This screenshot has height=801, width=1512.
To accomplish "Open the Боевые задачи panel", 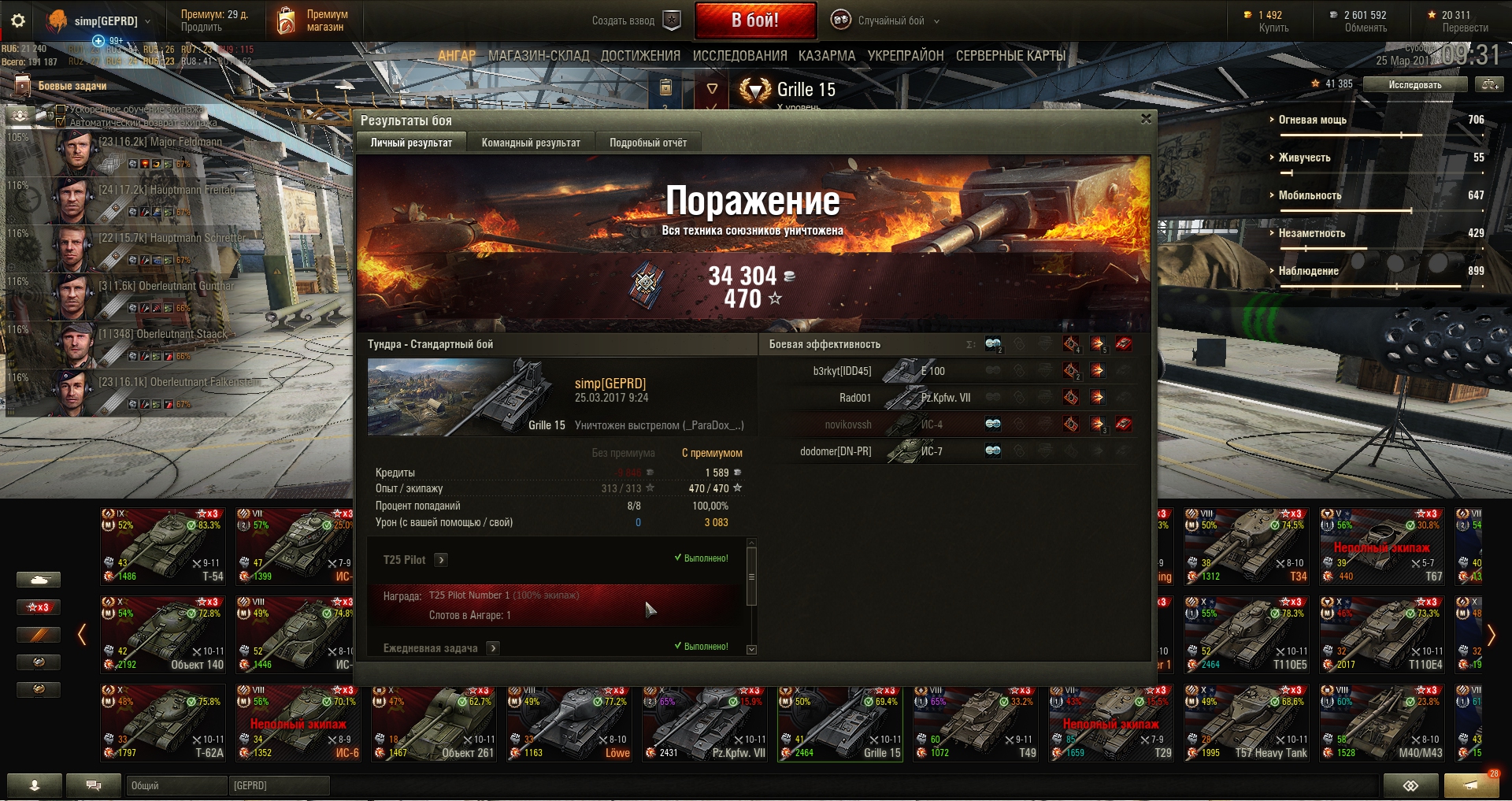I will tap(72, 86).
